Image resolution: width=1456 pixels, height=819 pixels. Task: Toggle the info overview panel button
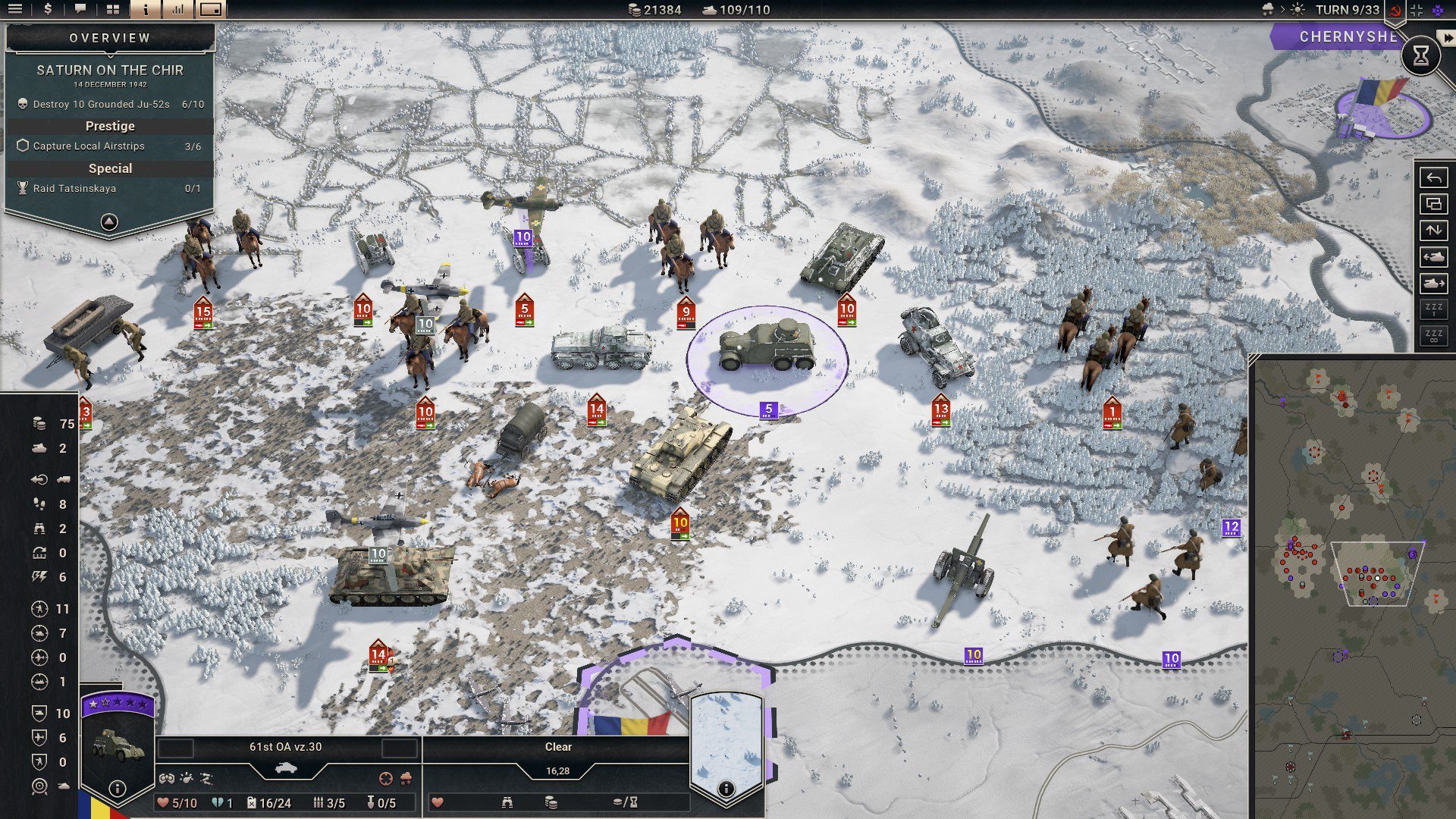click(146, 10)
